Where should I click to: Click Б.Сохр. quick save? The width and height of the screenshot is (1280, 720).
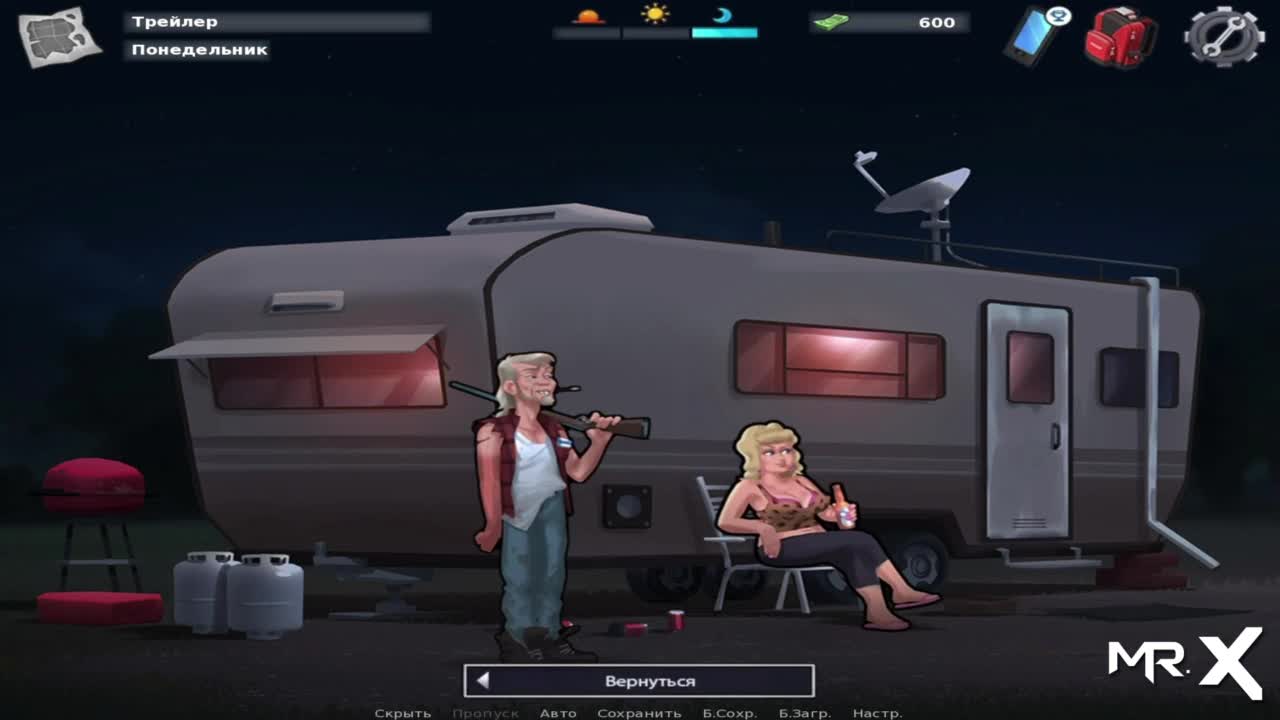point(729,713)
